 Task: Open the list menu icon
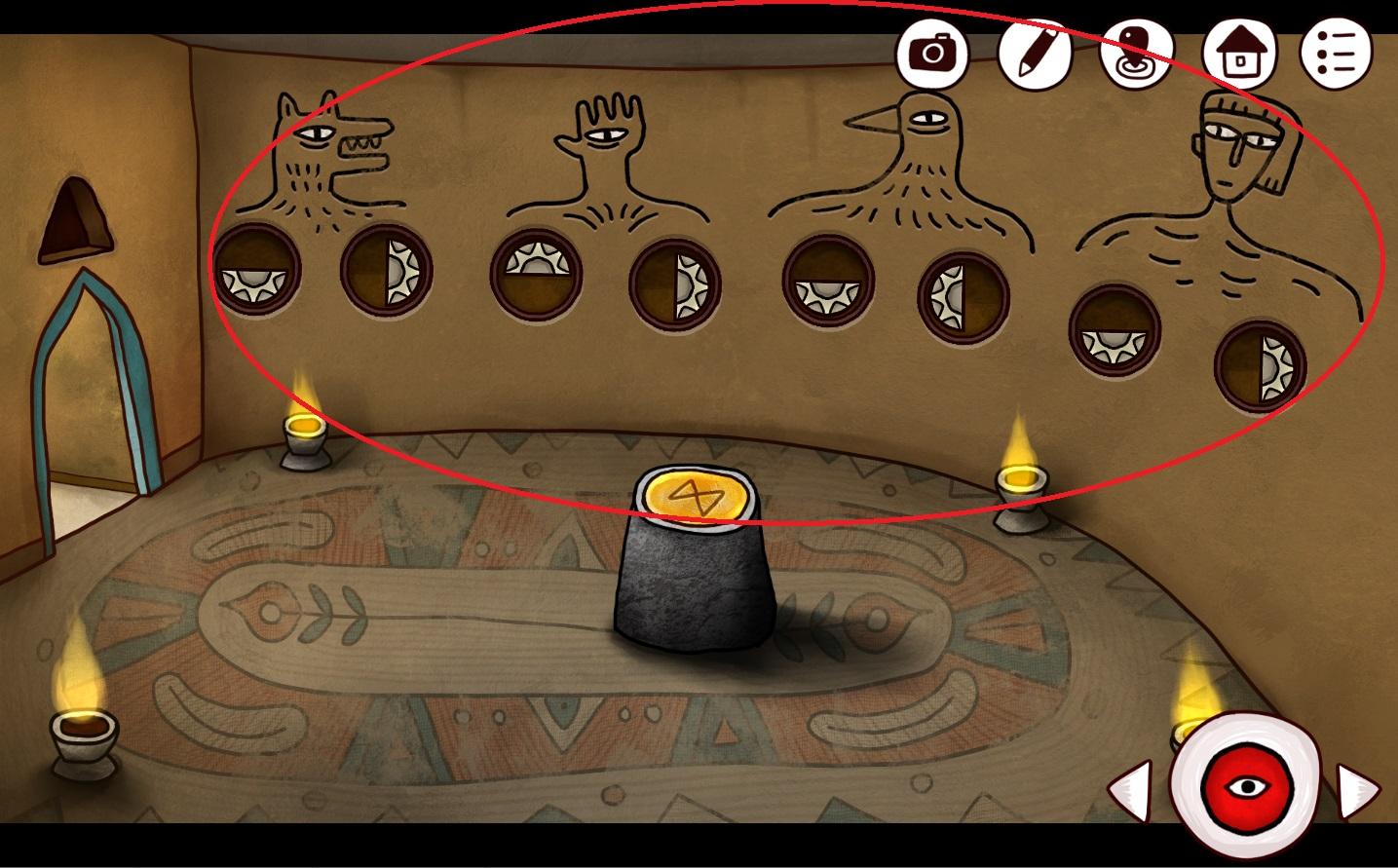tap(1338, 51)
